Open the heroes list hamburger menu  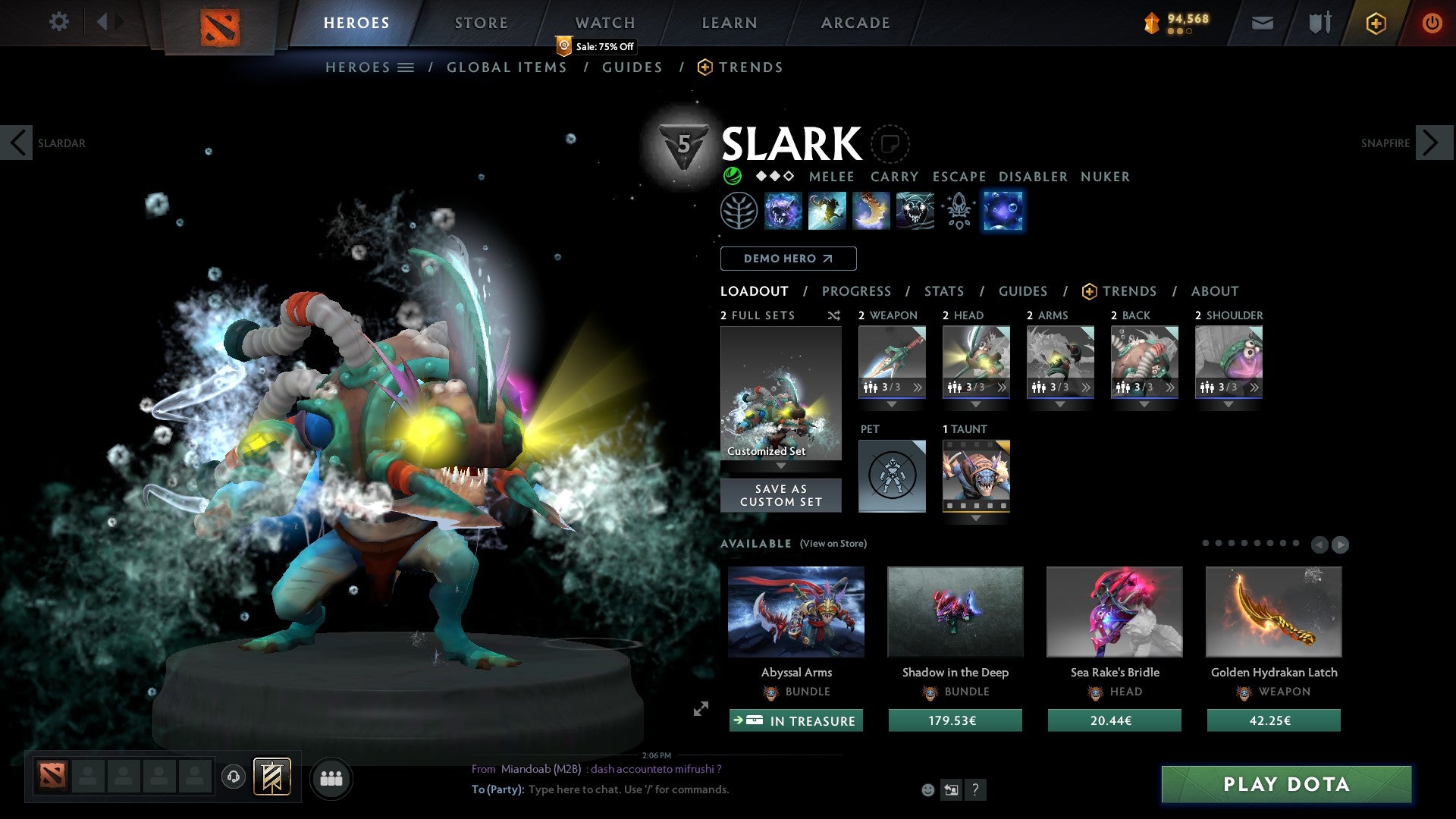point(406,67)
